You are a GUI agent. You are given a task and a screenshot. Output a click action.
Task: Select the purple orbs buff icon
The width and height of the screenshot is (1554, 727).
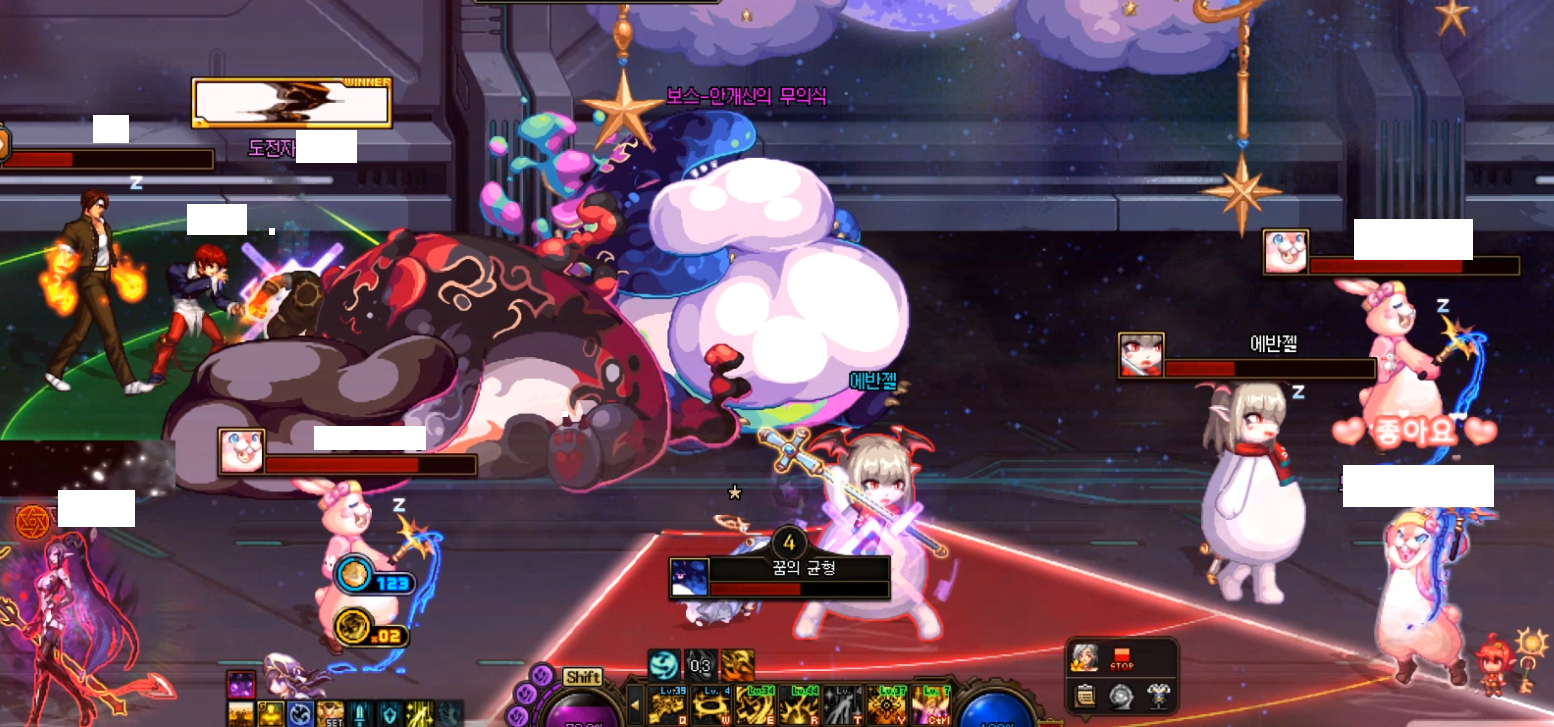pos(241,686)
